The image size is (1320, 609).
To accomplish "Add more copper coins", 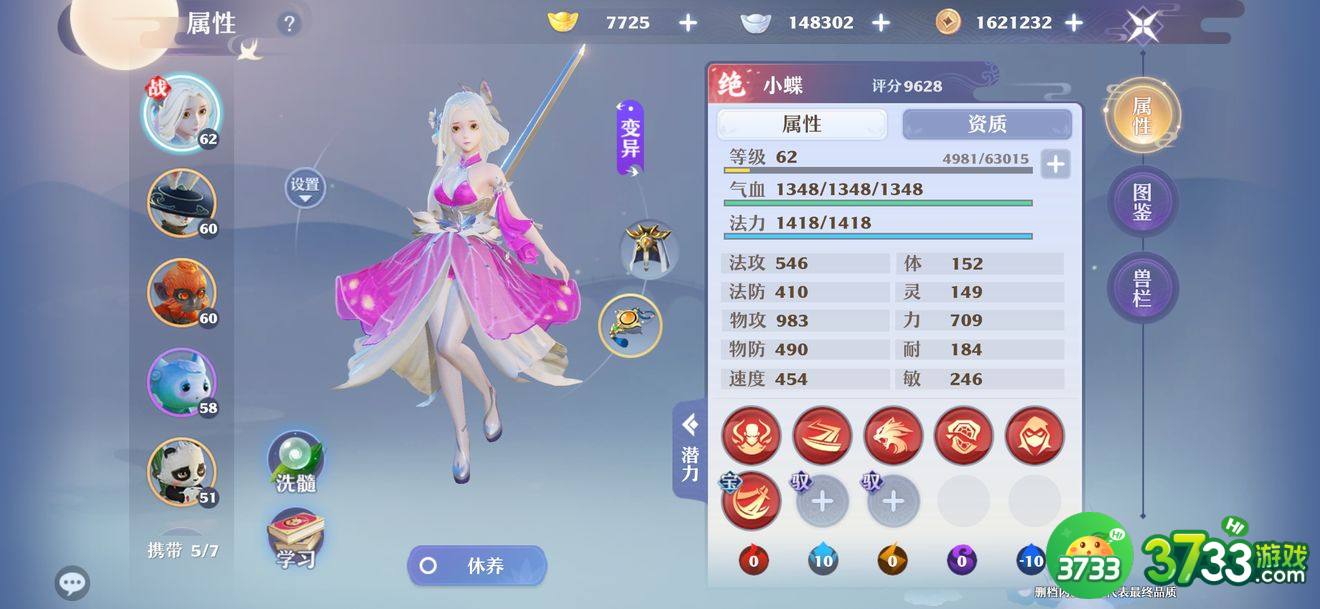I will (x=1074, y=22).
